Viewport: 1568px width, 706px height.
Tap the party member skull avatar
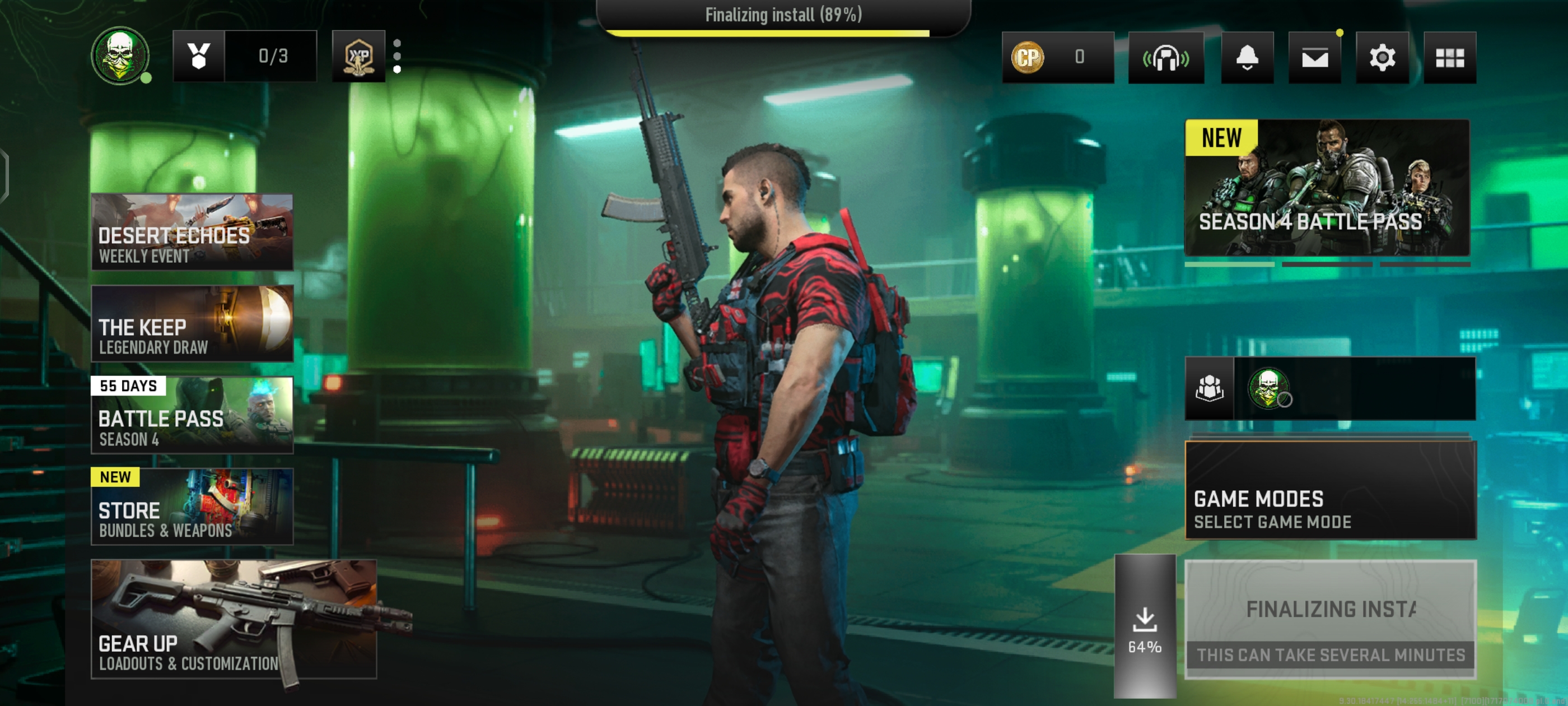click(x=1268, y=388)
